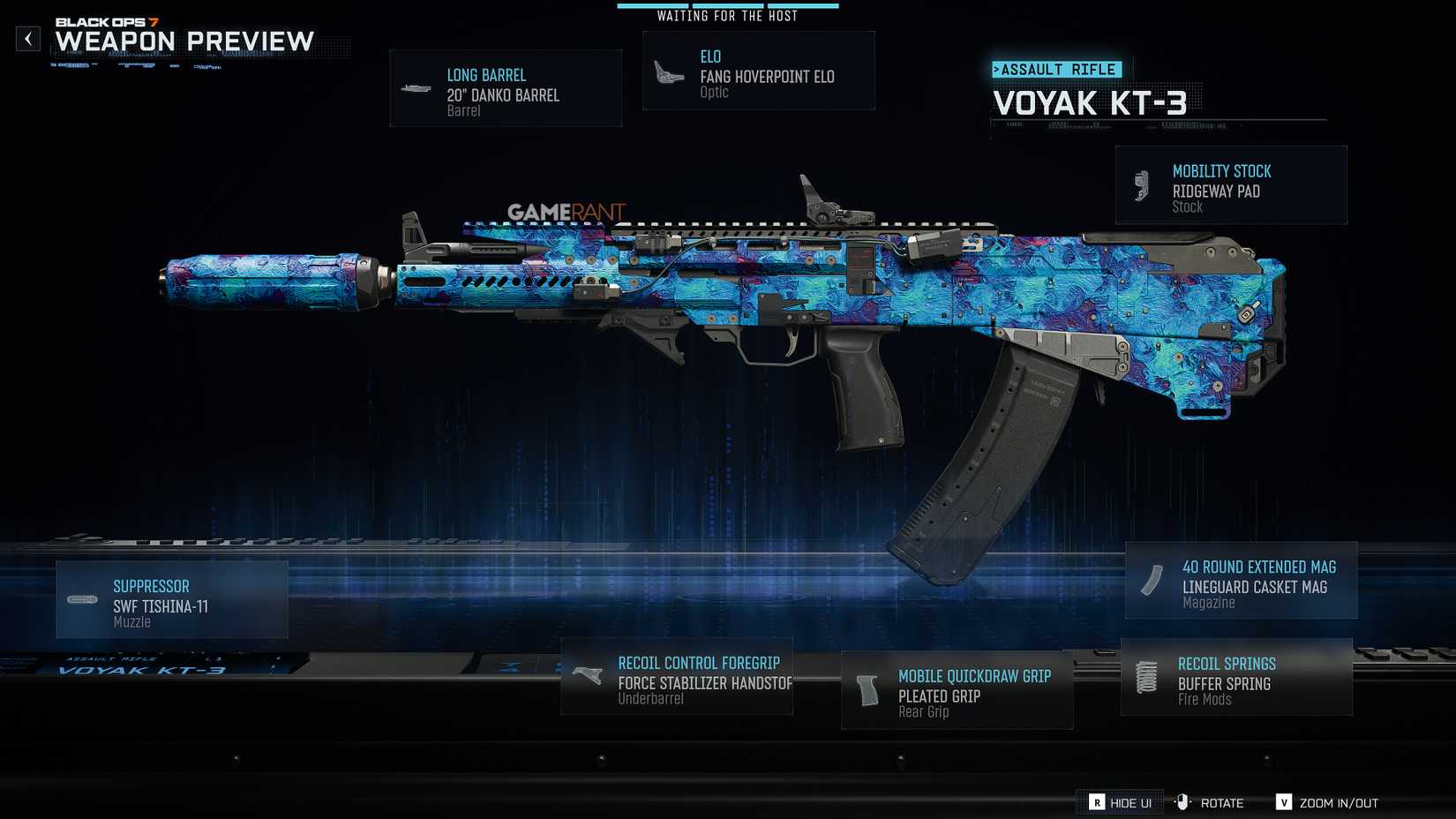Click the Pleated Grip rear grip icon
The width and height of the screenshot is (1456, 819).
point(866,691)
